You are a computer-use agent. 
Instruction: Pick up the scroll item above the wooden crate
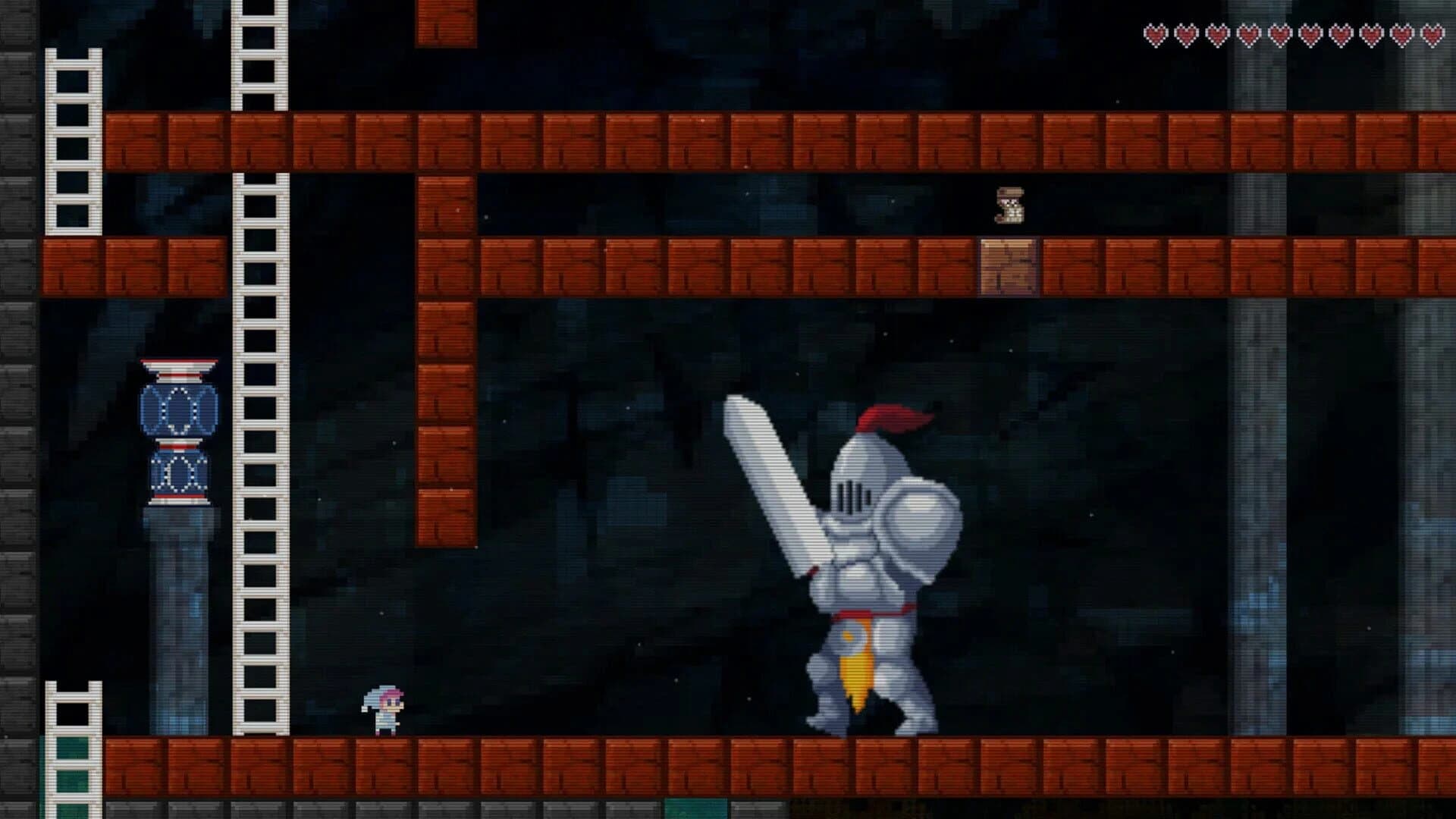coord(1009,206)
